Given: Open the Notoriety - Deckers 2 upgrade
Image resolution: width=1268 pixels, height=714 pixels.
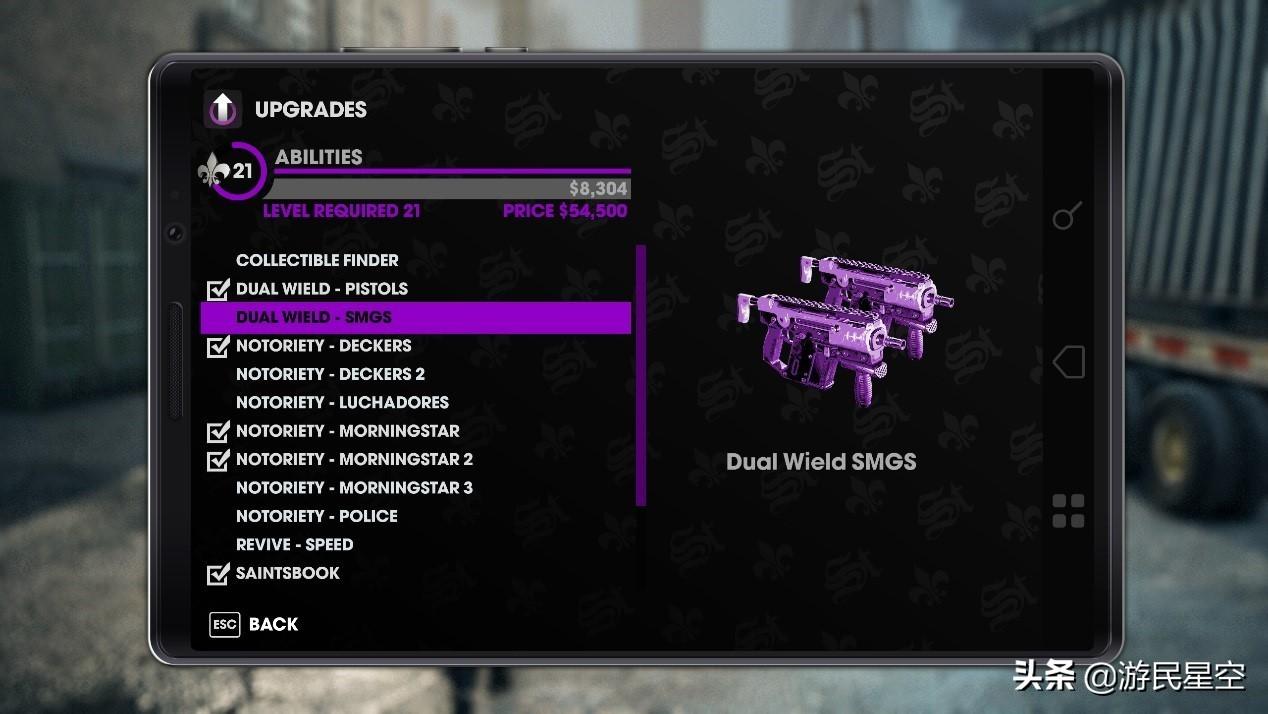Looking at the screenshot, I should 330,374.
